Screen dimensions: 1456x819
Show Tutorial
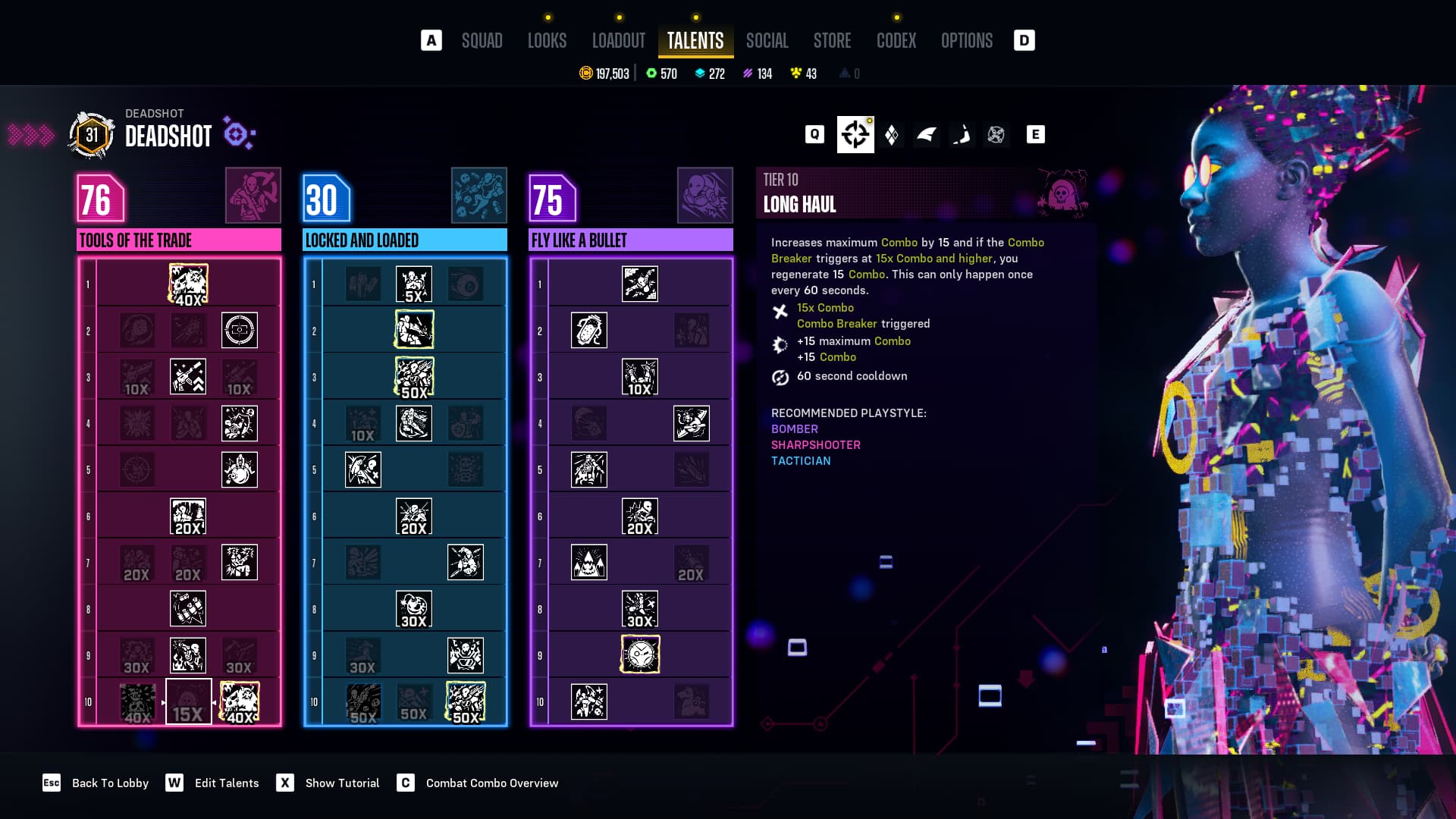click(x=342, y=783)
